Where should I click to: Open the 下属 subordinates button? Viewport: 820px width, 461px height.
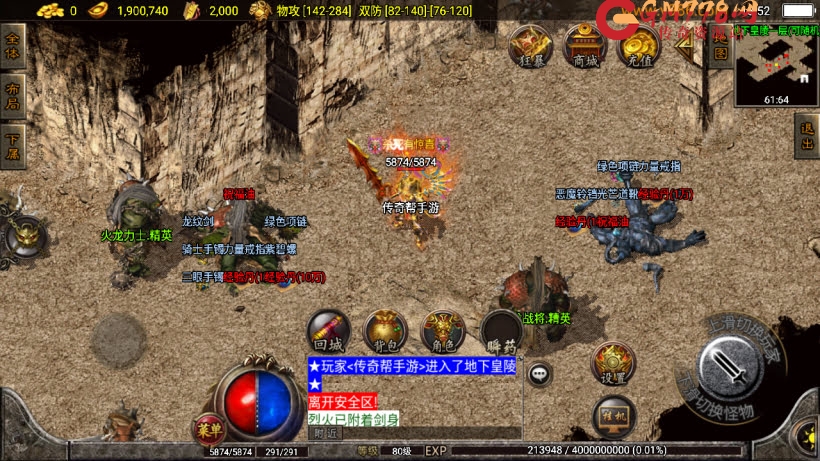pos(13,137)
